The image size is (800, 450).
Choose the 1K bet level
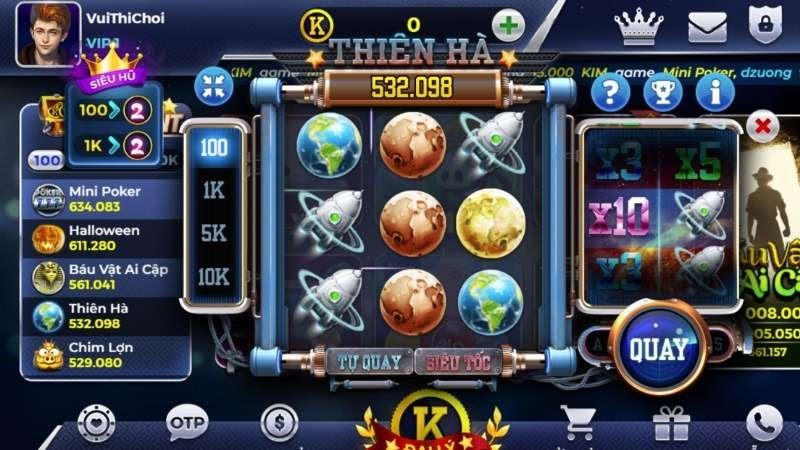coord(213,191)
